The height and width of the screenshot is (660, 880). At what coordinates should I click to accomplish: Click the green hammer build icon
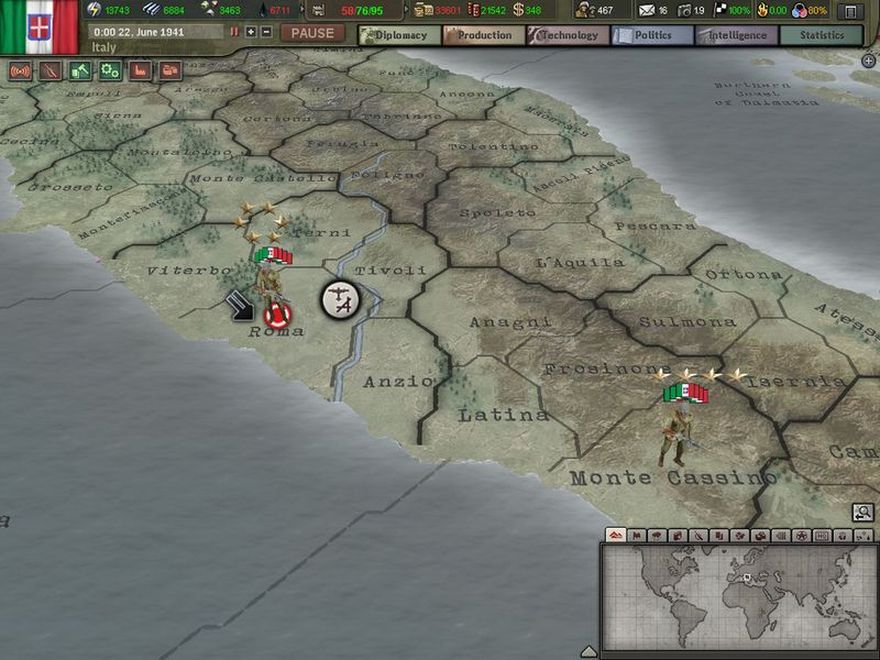click(x=80, y=71)
